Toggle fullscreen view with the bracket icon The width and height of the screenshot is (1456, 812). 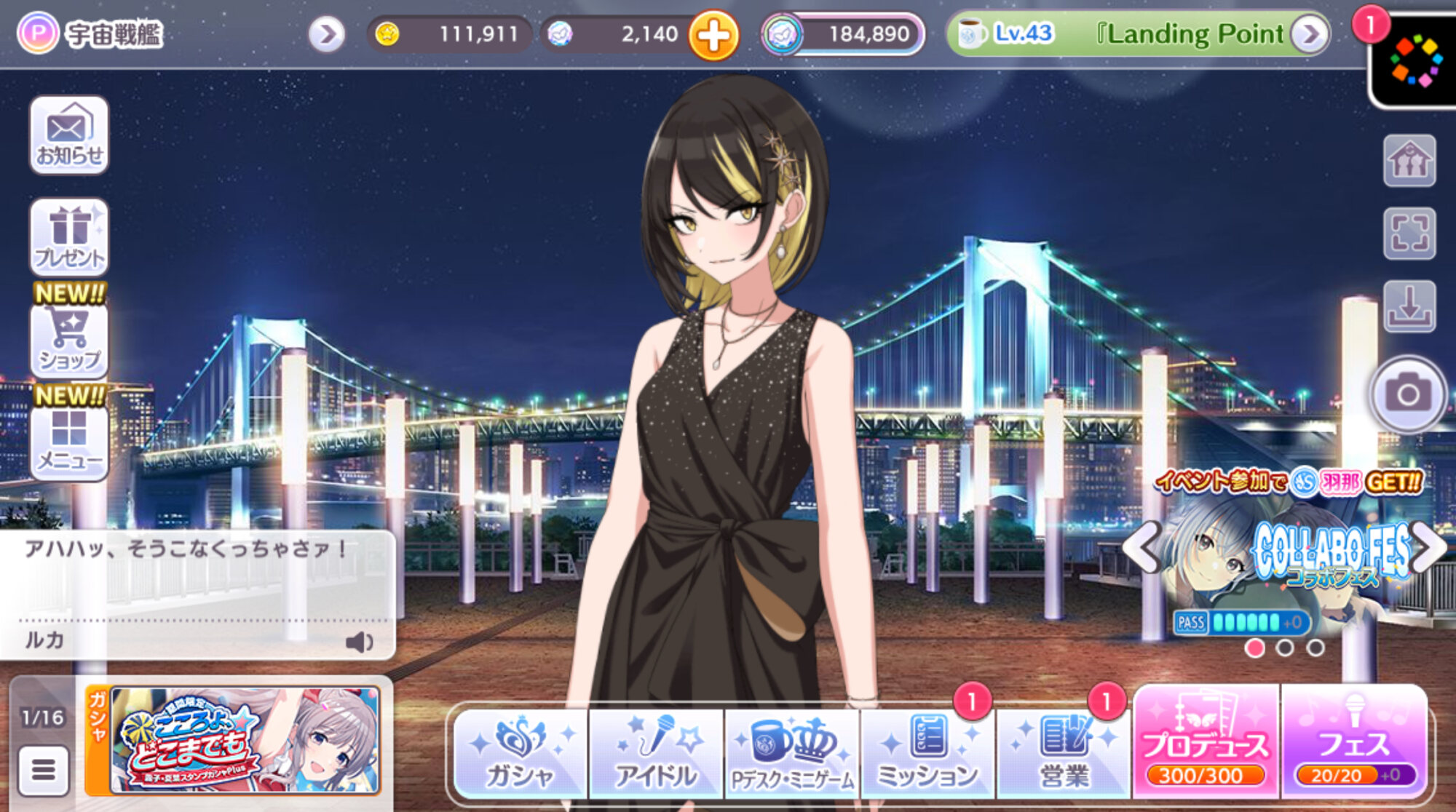point(1409,234)
